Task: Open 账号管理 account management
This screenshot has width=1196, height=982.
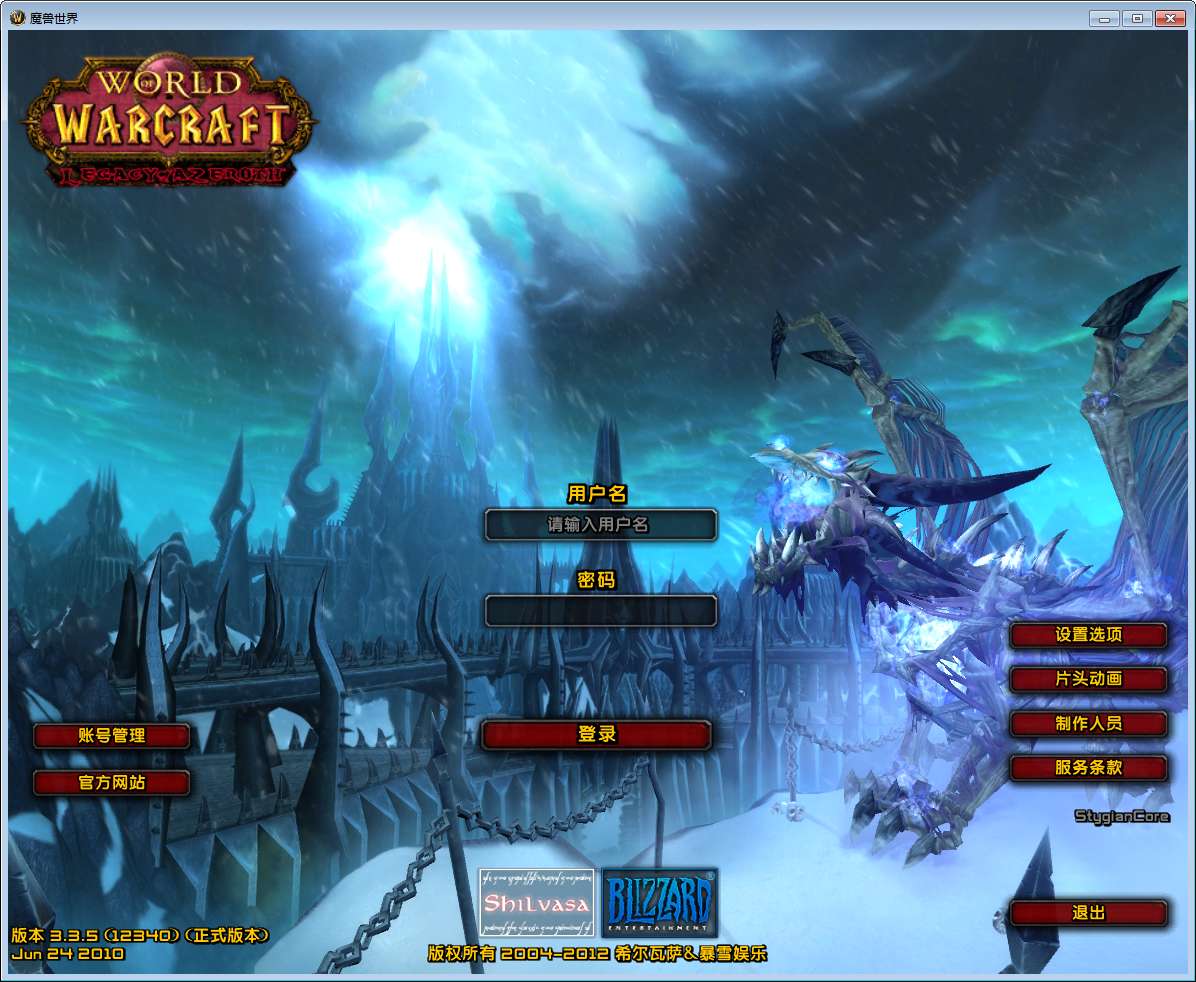Action: pos(111,736)
